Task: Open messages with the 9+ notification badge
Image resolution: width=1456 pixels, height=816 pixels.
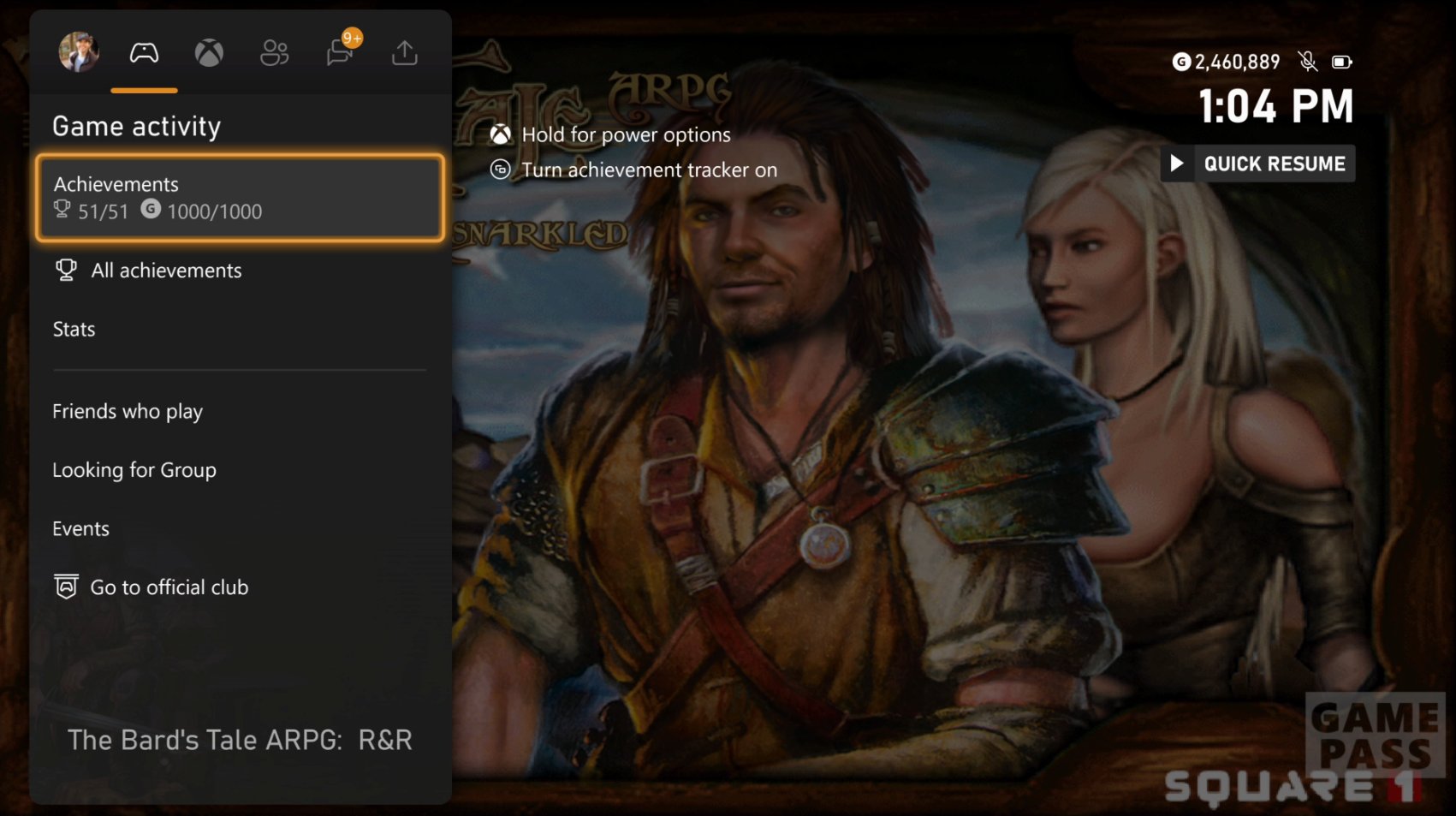Action: click(x=339, y=52)
